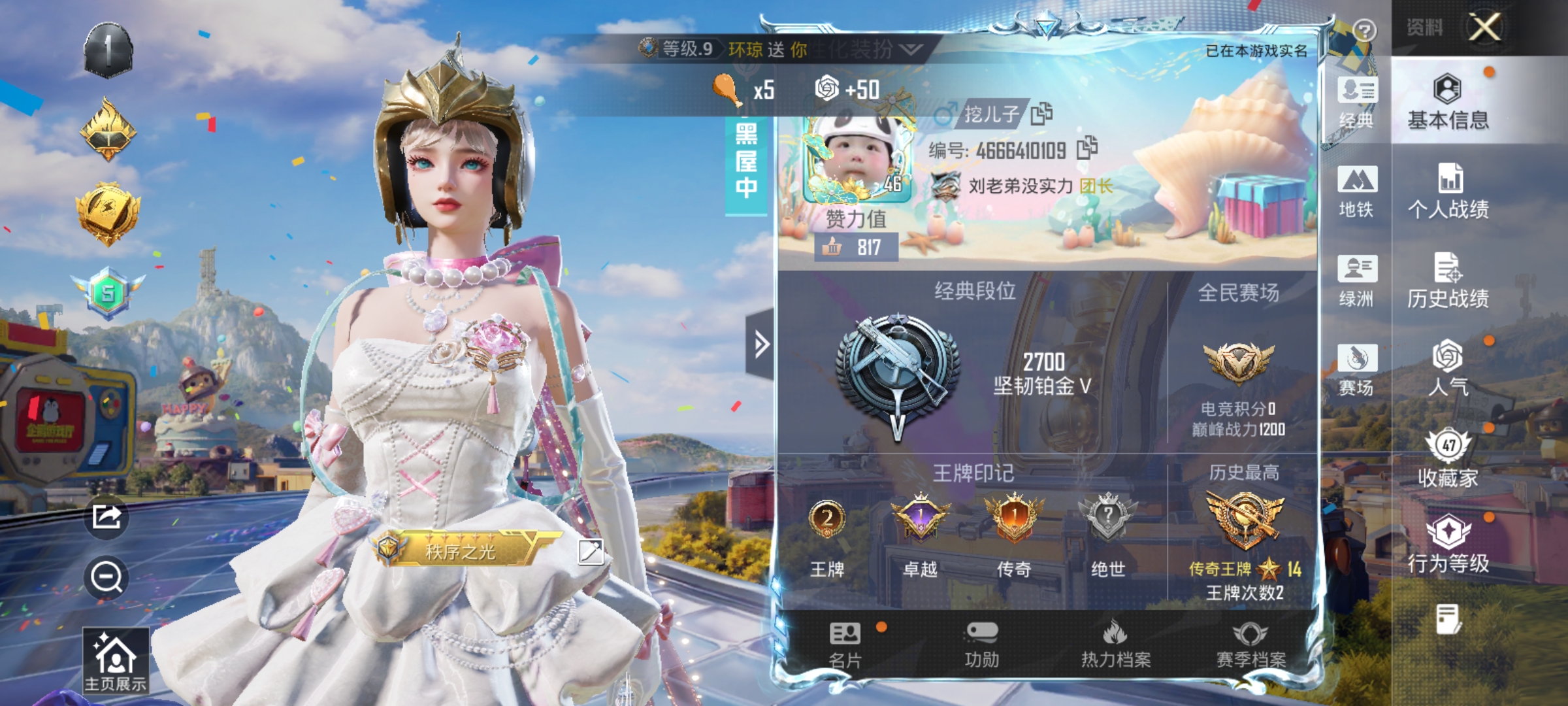Show the 功勋 merit section
Image resolution: width=1568 pixels, height=706 pixels.
(981, 645)
